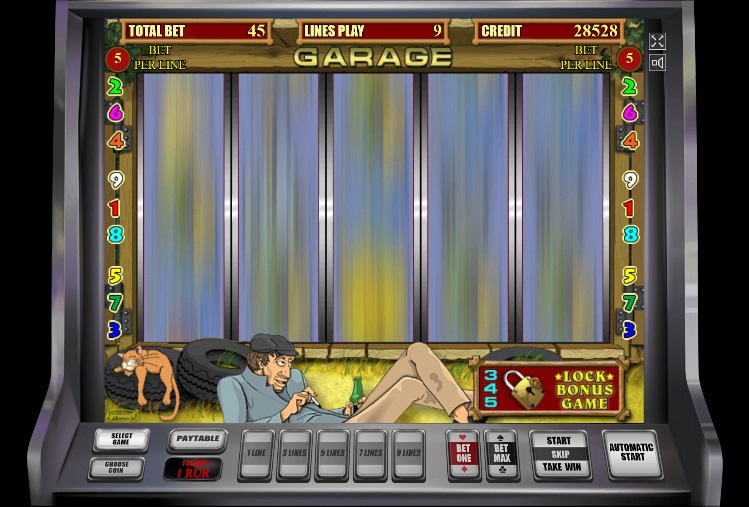Open the Select Game menu

(121, 440)
